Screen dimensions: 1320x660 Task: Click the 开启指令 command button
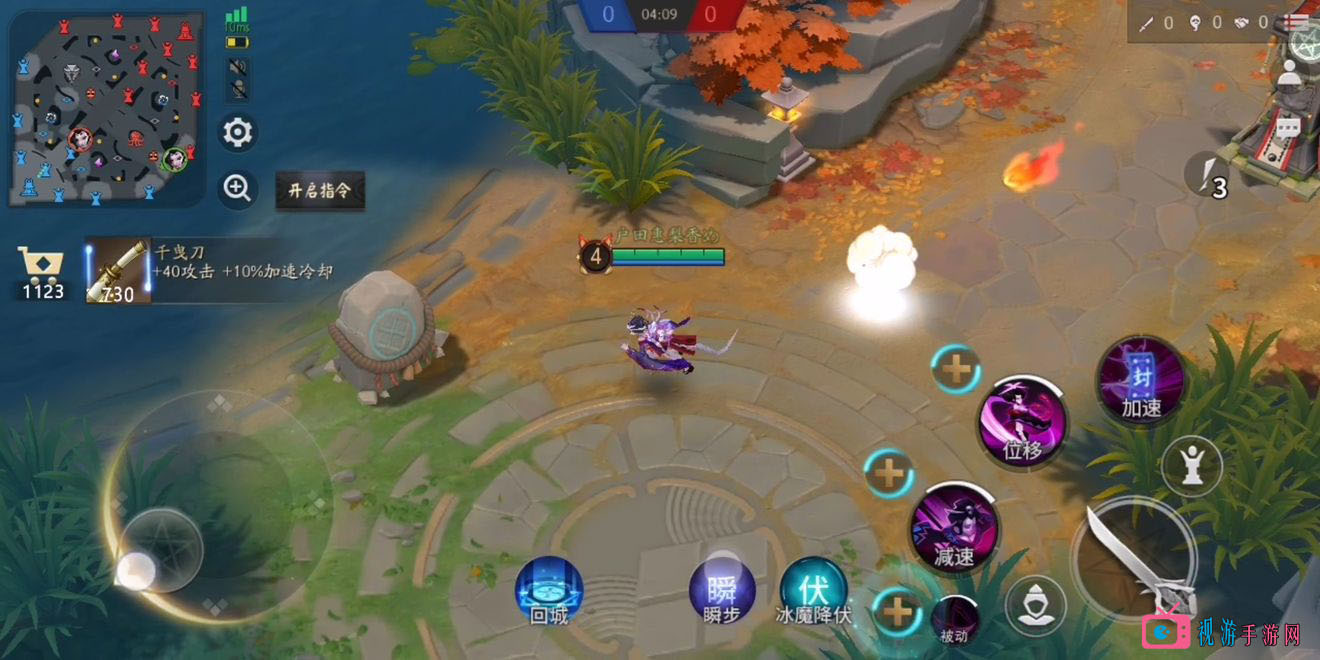pyautogui.click(x=320, y=190)
